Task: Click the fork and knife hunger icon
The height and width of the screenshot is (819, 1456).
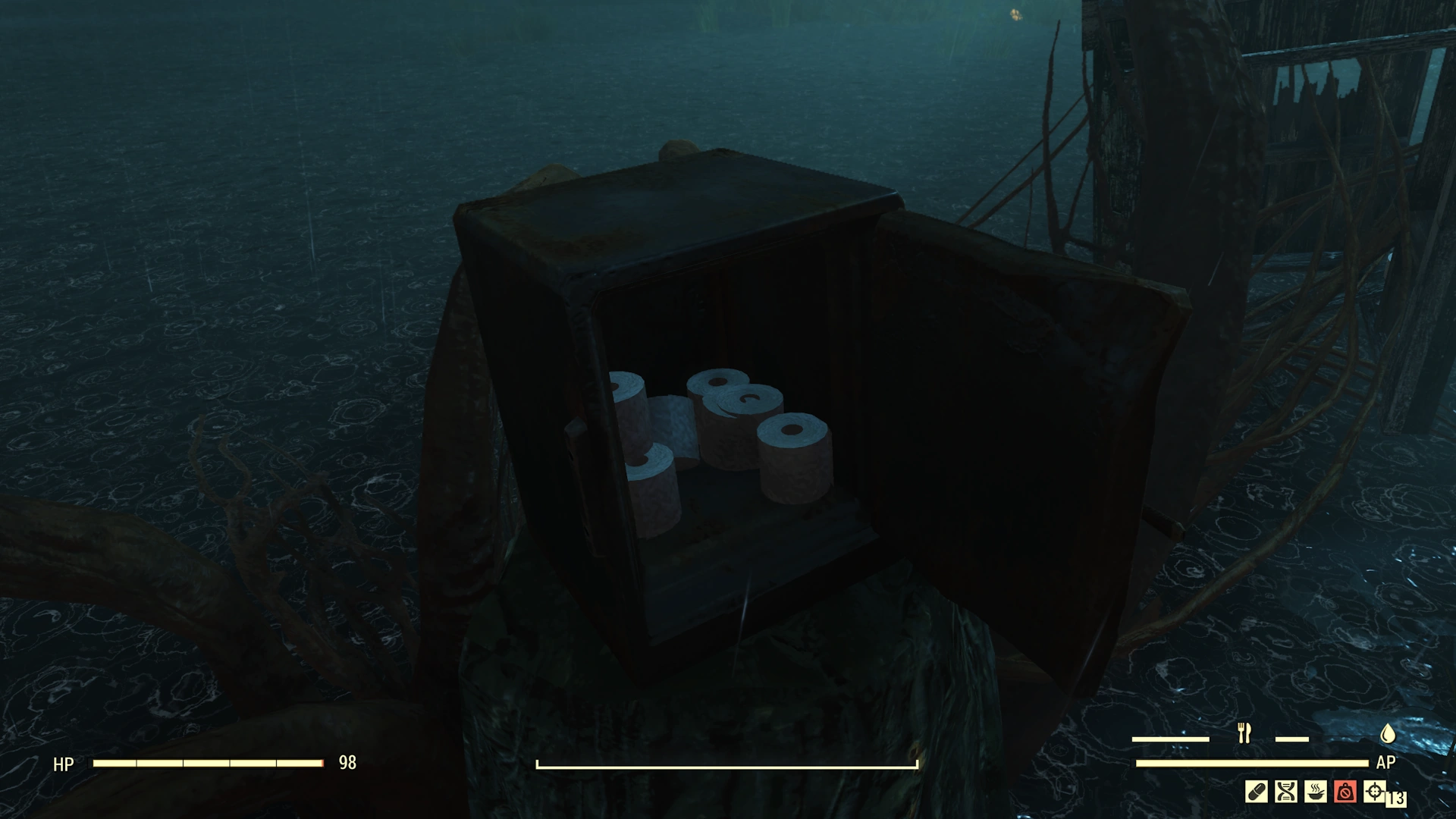Action: tap(1244, 733)
